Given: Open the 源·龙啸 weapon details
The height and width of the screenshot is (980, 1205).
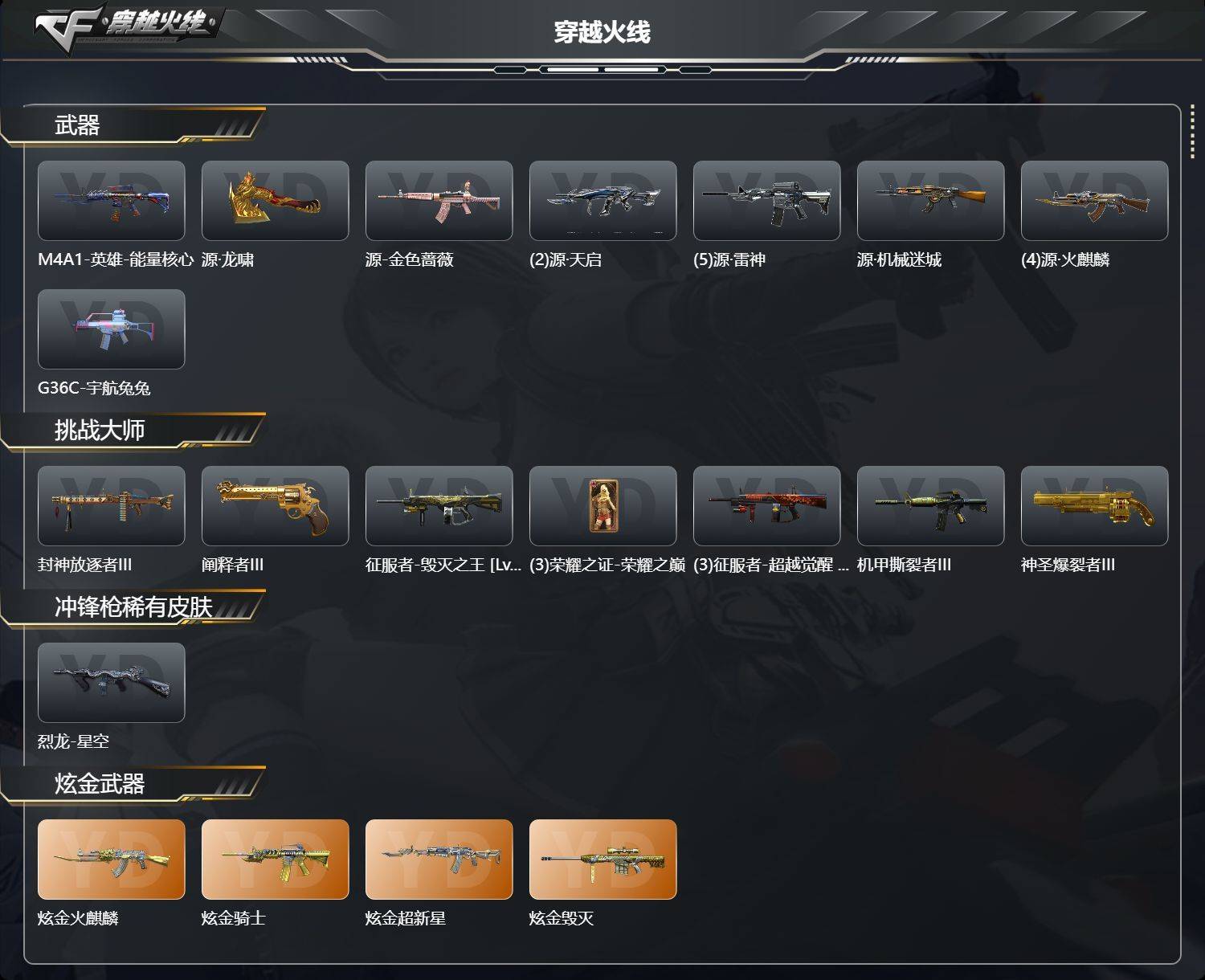Looking at the screenshot, I should tap(275, 200).
